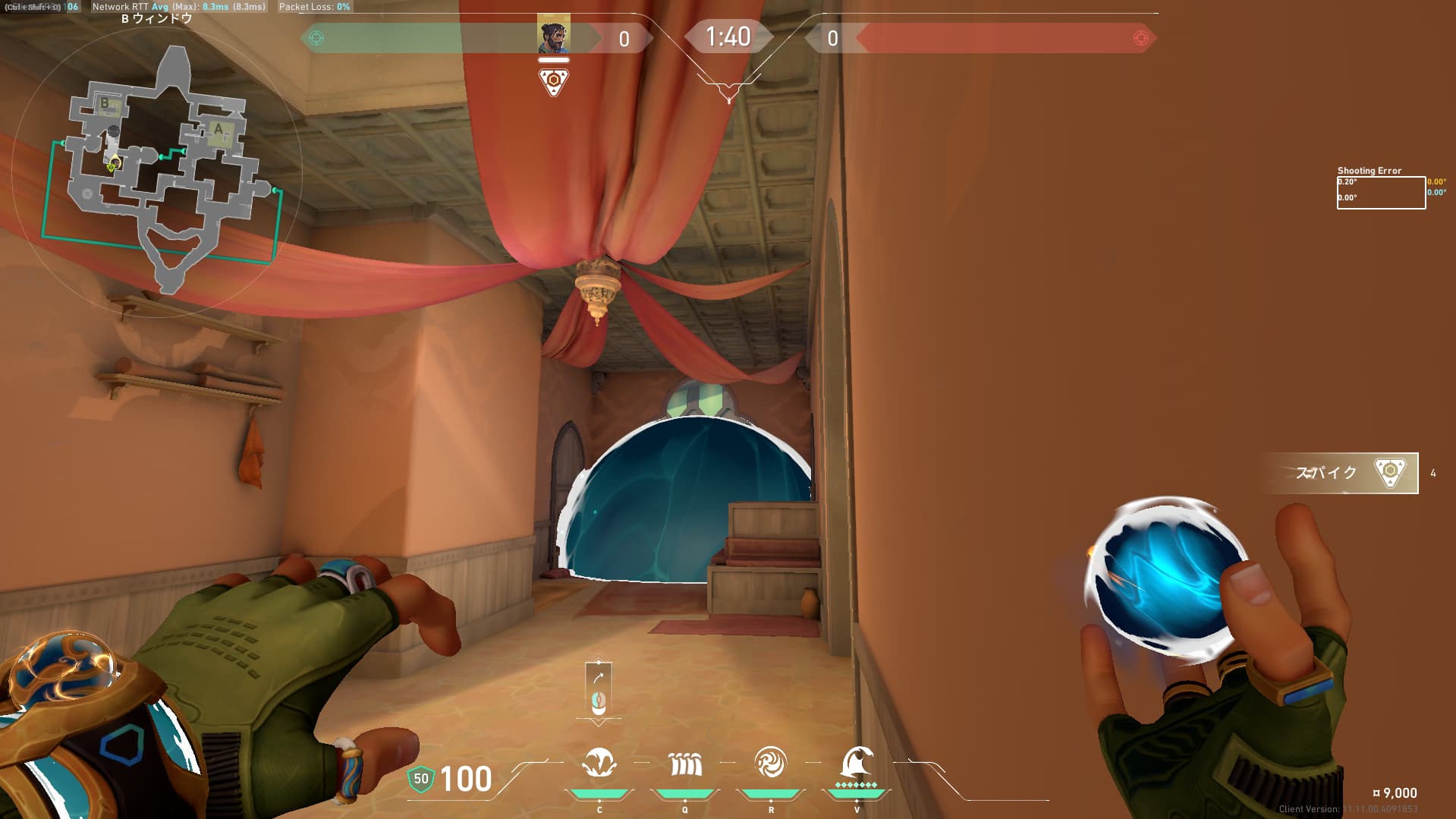Activate the crashing wave ultimate icon
The image size is (1456, 819).
[x=857, y=763]
